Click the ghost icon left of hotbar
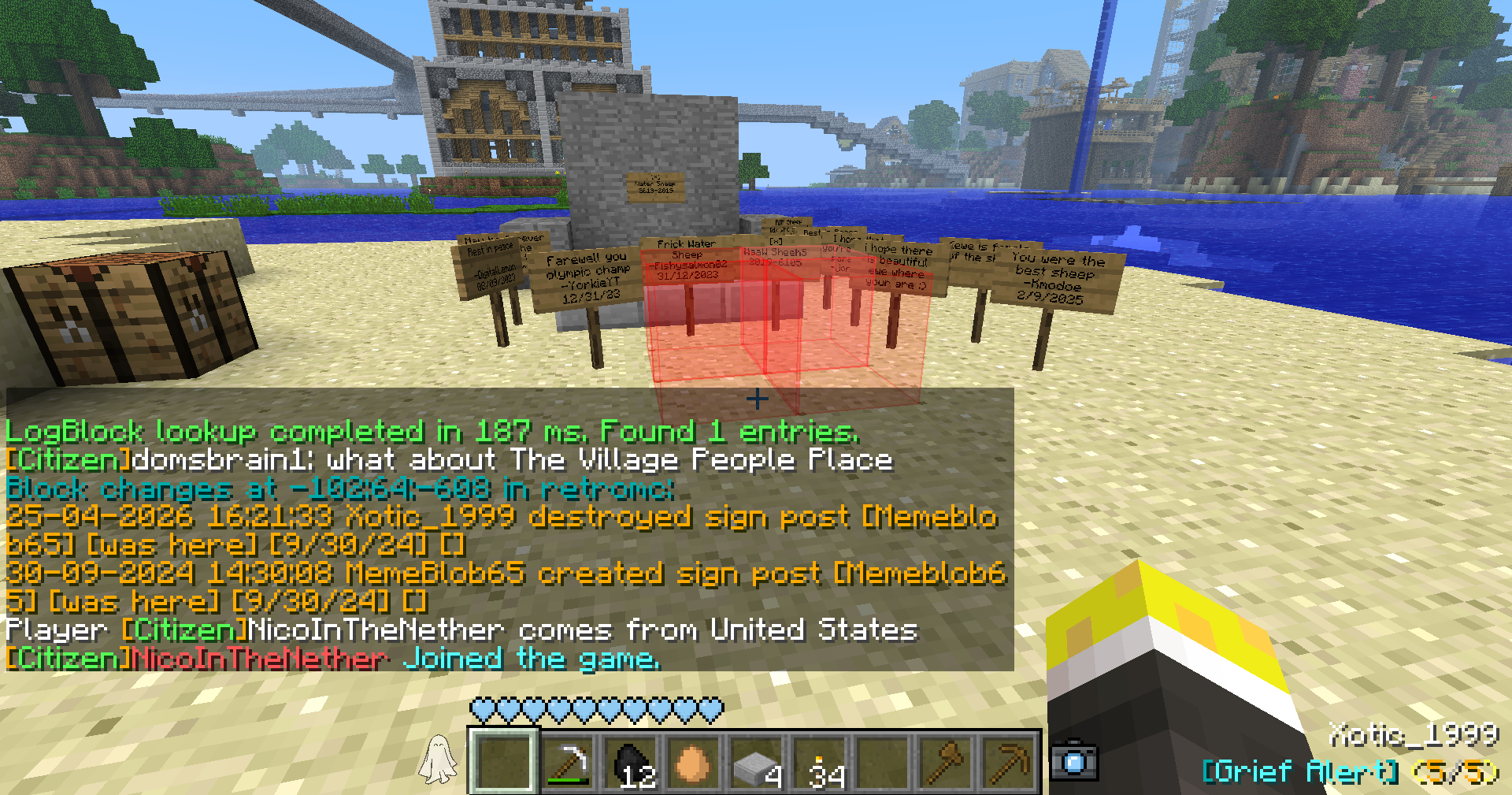This screenshot has width=1512, height=795. click(x=438, y=760)
